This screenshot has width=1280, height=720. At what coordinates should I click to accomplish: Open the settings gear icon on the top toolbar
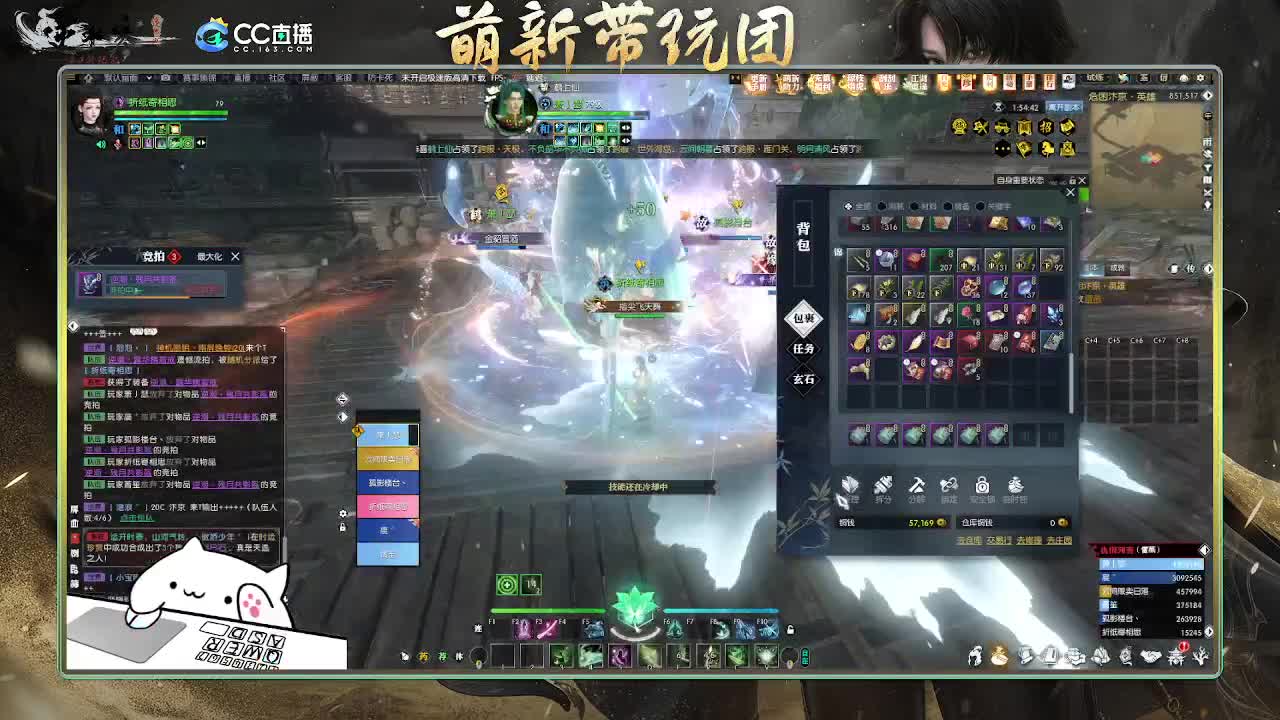click(x=1201, y=78)
